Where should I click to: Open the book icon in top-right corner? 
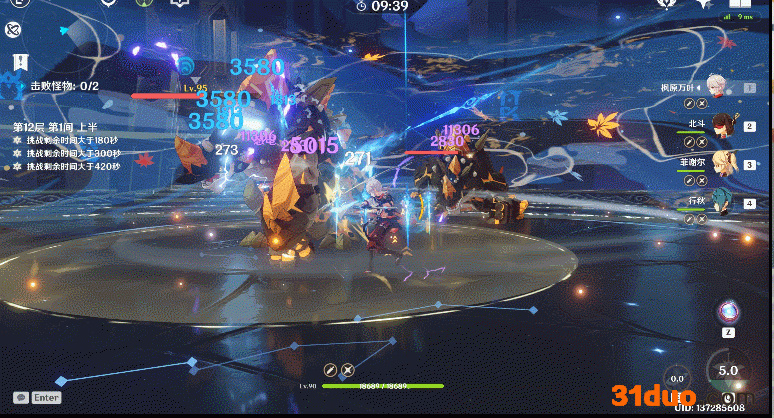point(741,5)
